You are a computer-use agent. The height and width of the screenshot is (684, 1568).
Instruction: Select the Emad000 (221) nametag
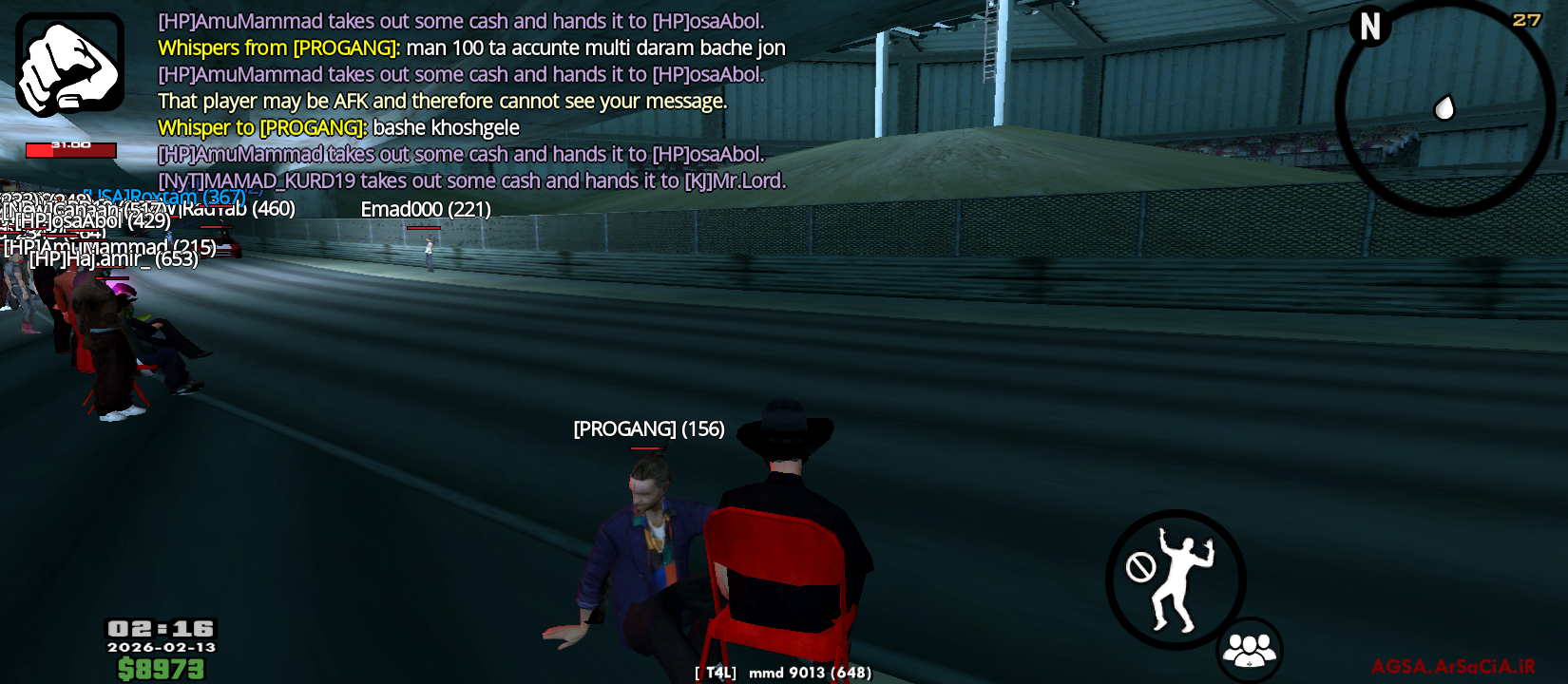pyautogui.click(x=426, y=210)
